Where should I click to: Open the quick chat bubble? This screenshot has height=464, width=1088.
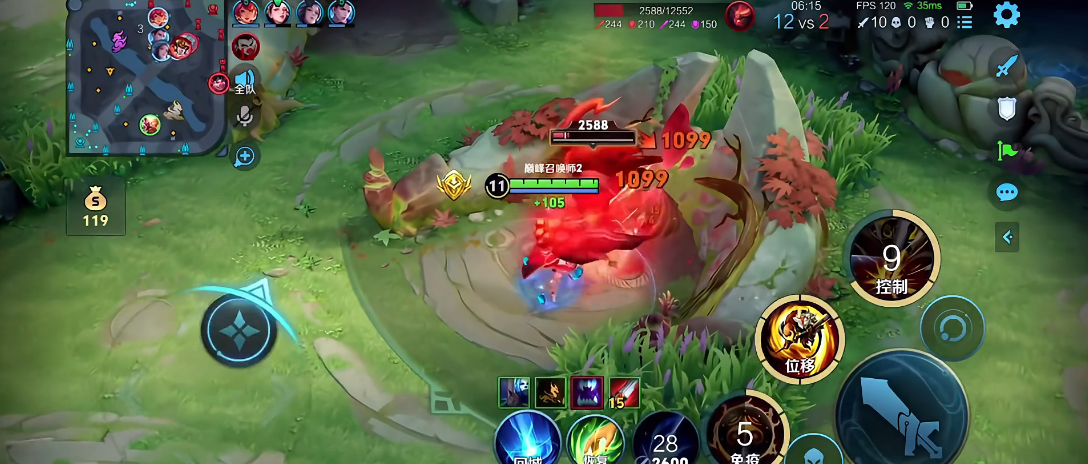point(1006,192)
